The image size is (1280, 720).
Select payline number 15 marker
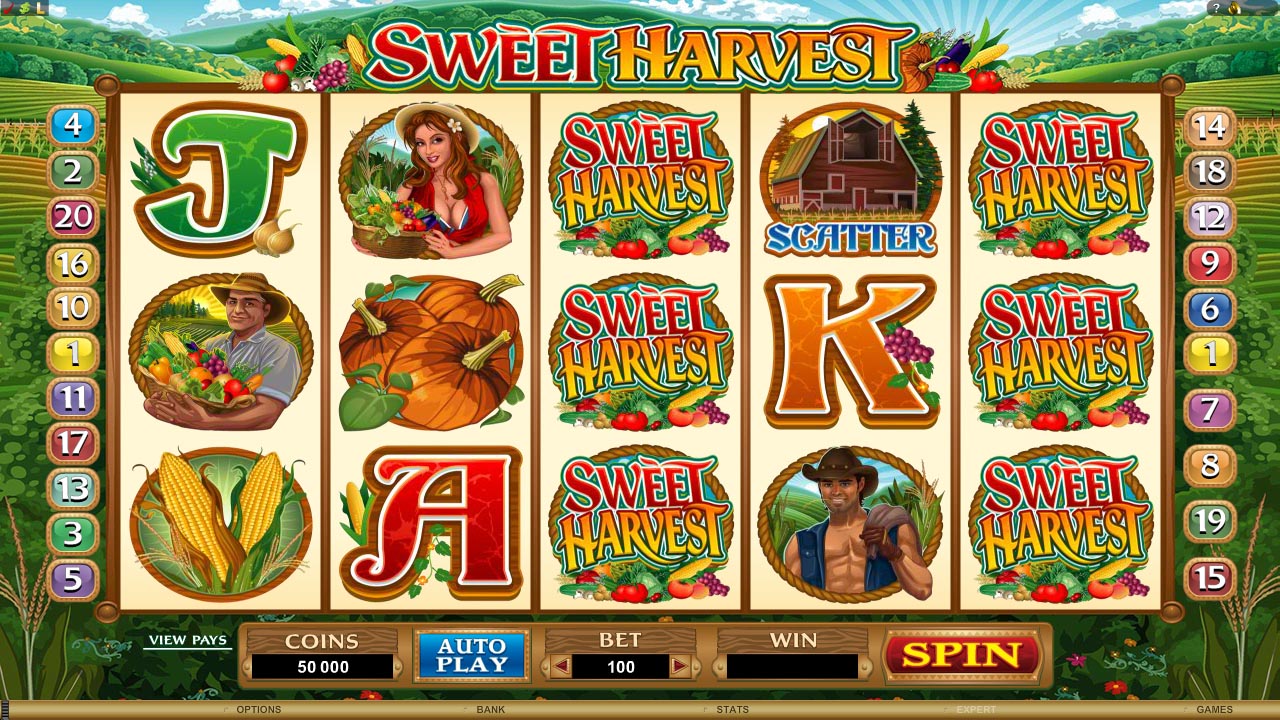(x=1210, y=578)
